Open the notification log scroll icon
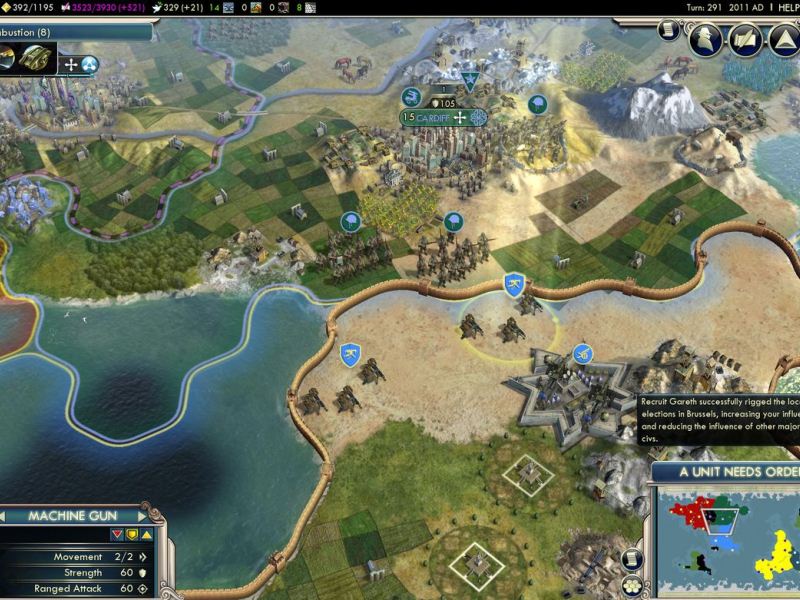The image size is (800, 600). click(x=668, y=31)
